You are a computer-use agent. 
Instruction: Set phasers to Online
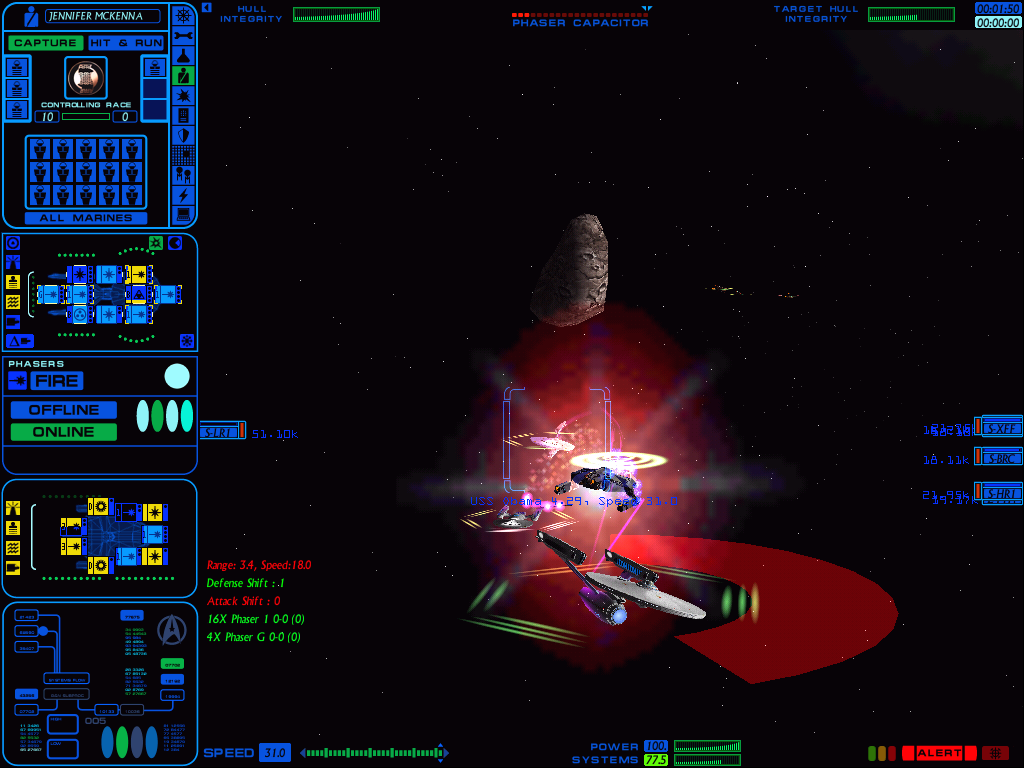tap(64, 432)
